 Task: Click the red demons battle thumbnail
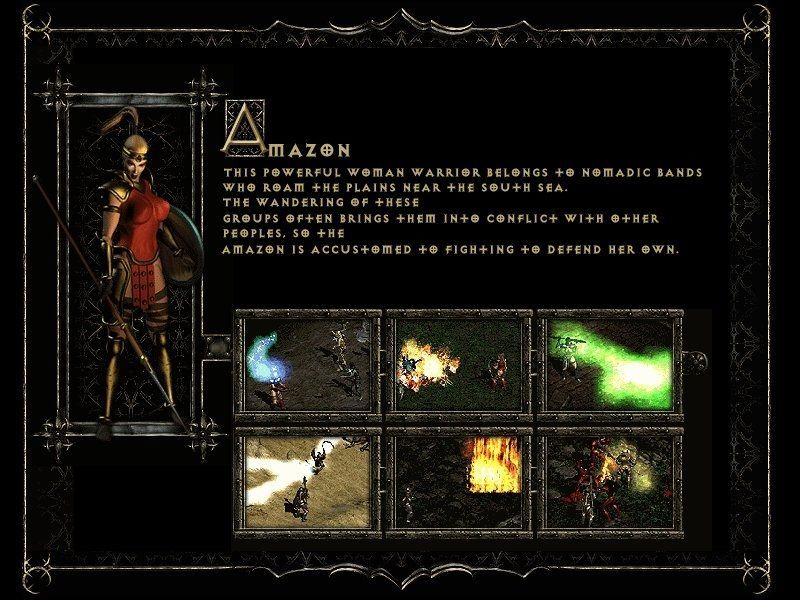pyautogui.click(x=609, y=478)
